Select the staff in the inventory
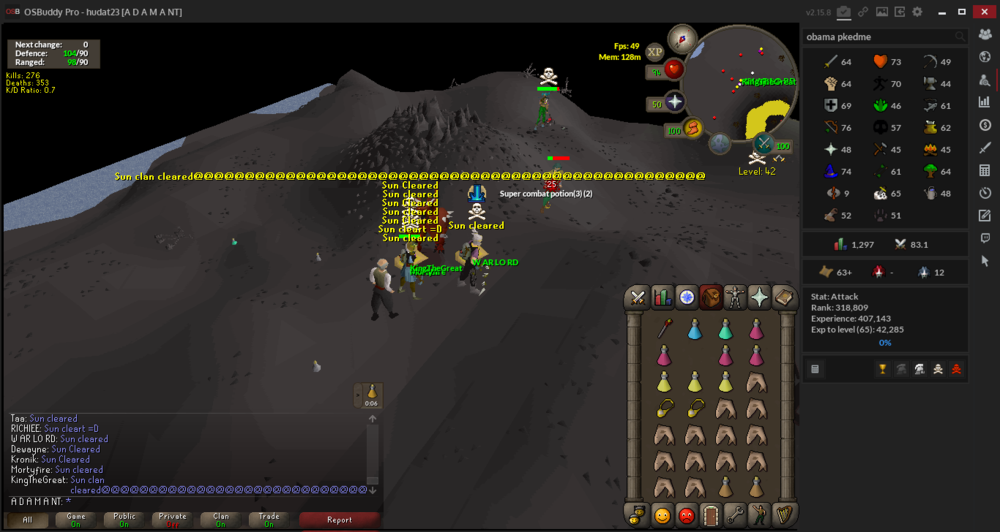The width and height of the screenshot is (1000, 532). [662, 327]
